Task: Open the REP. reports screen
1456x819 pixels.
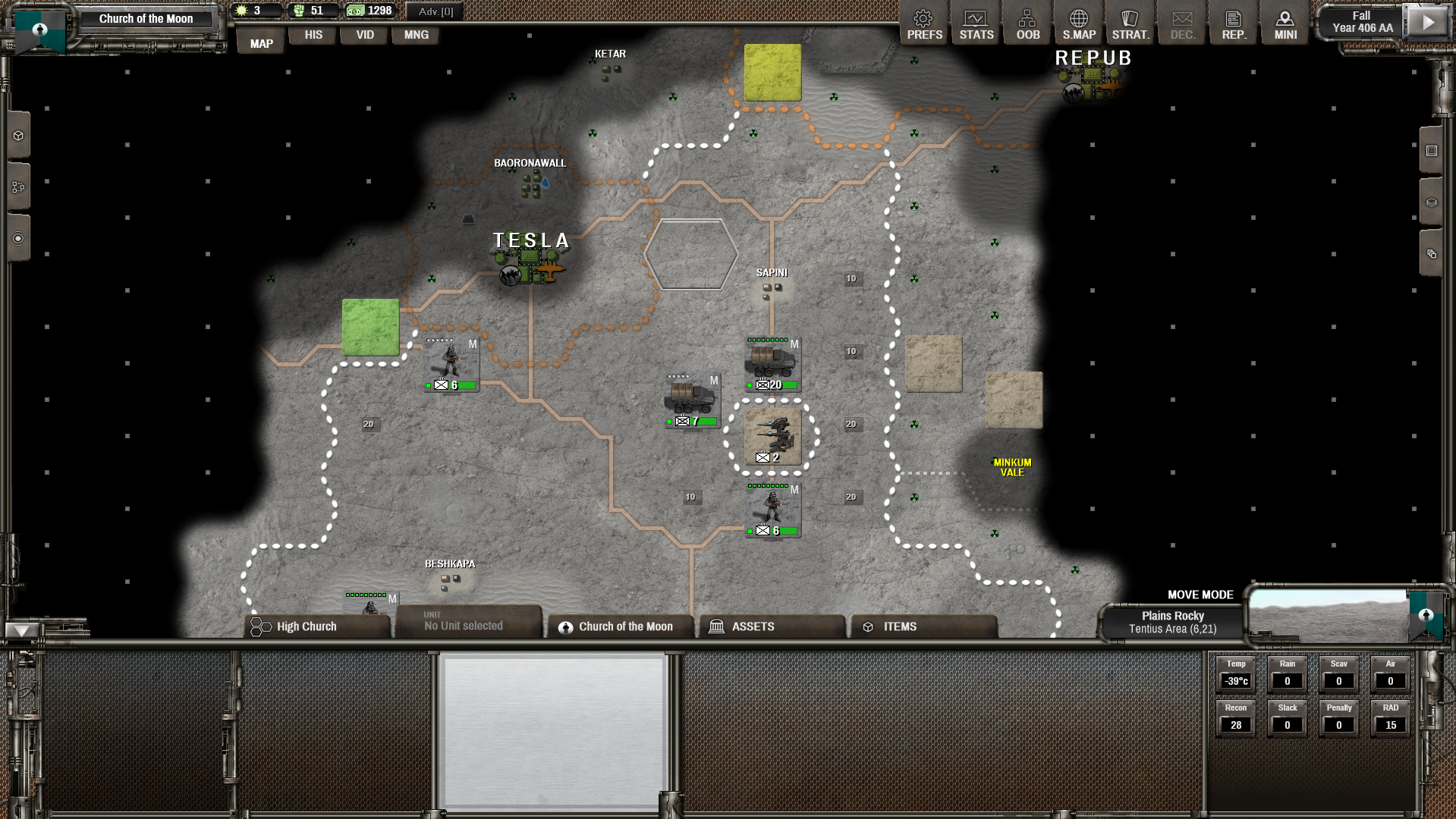Action: 1233,24
